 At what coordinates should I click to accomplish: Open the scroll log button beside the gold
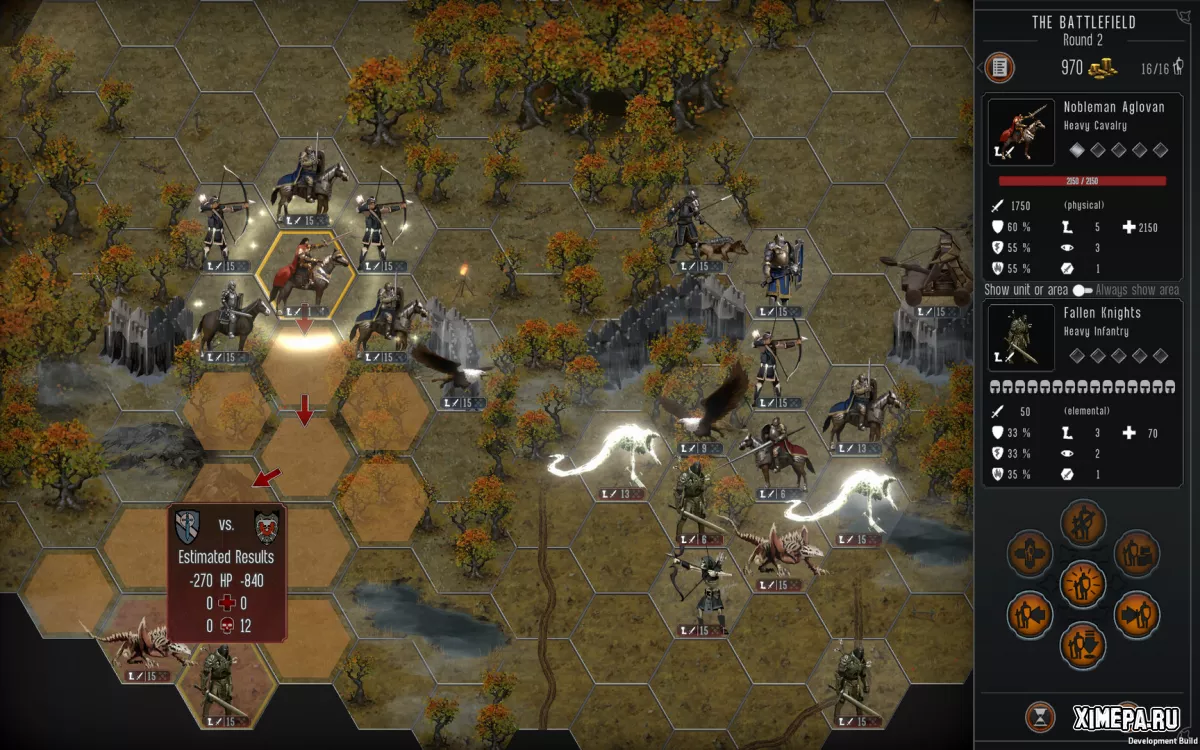pos(999,68)
